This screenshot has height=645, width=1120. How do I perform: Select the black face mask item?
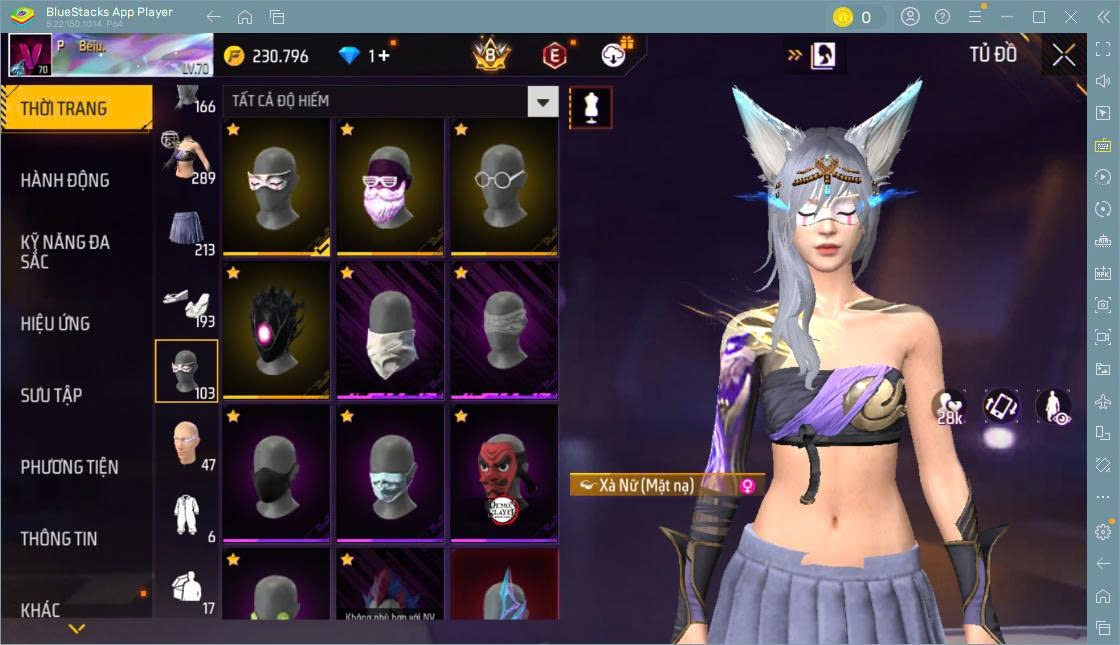[276, 474]
